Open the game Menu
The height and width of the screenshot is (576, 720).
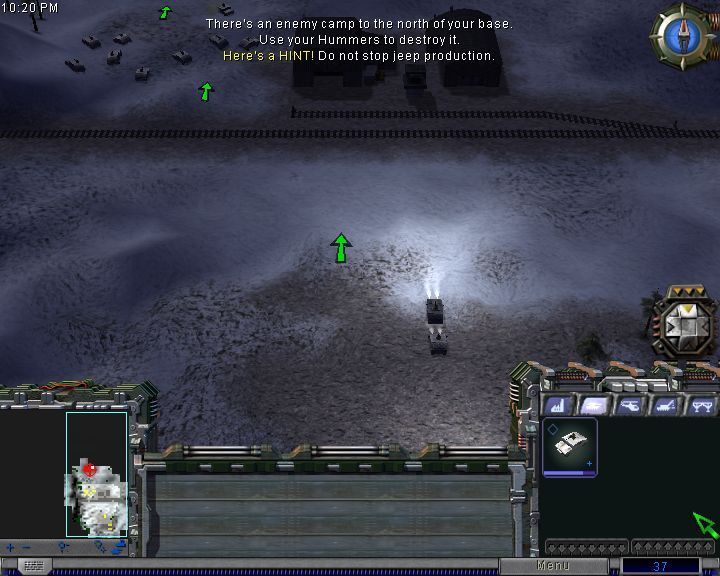[x=553, y=566]
